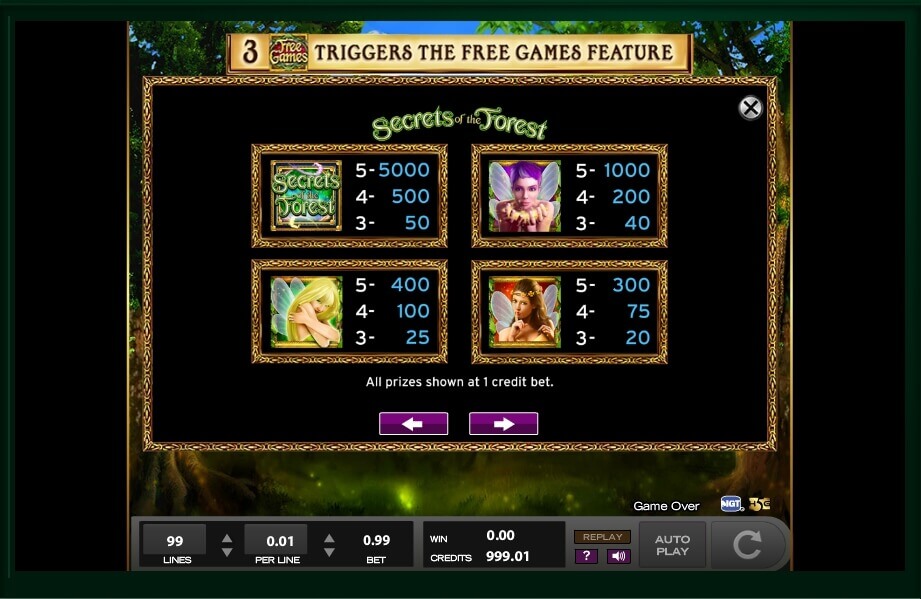Open help with the question mark button
This screenshot has width=921, height=599.
click(x=587, y=556)
